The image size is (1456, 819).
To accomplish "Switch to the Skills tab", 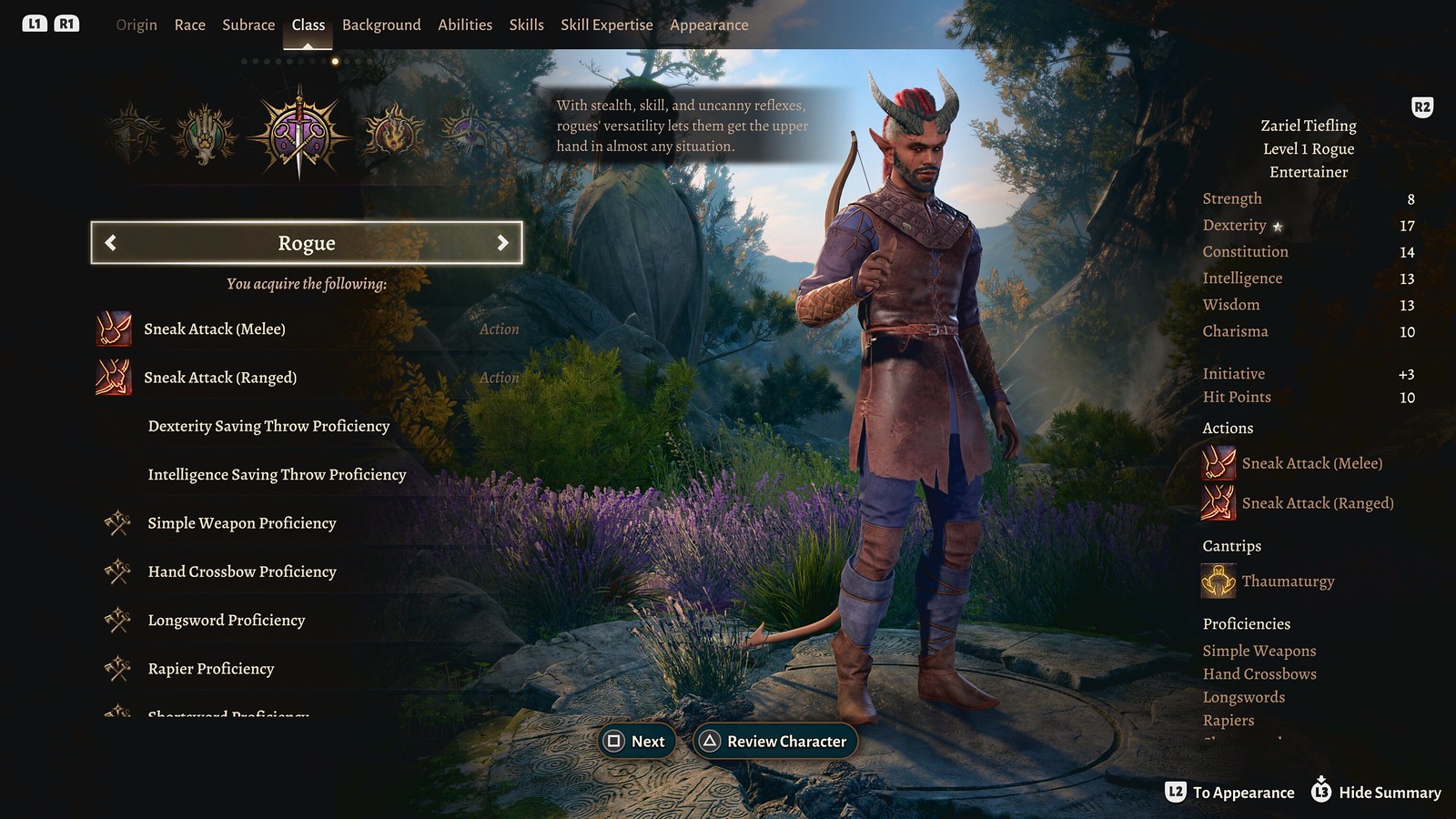I will coord(526,25).
